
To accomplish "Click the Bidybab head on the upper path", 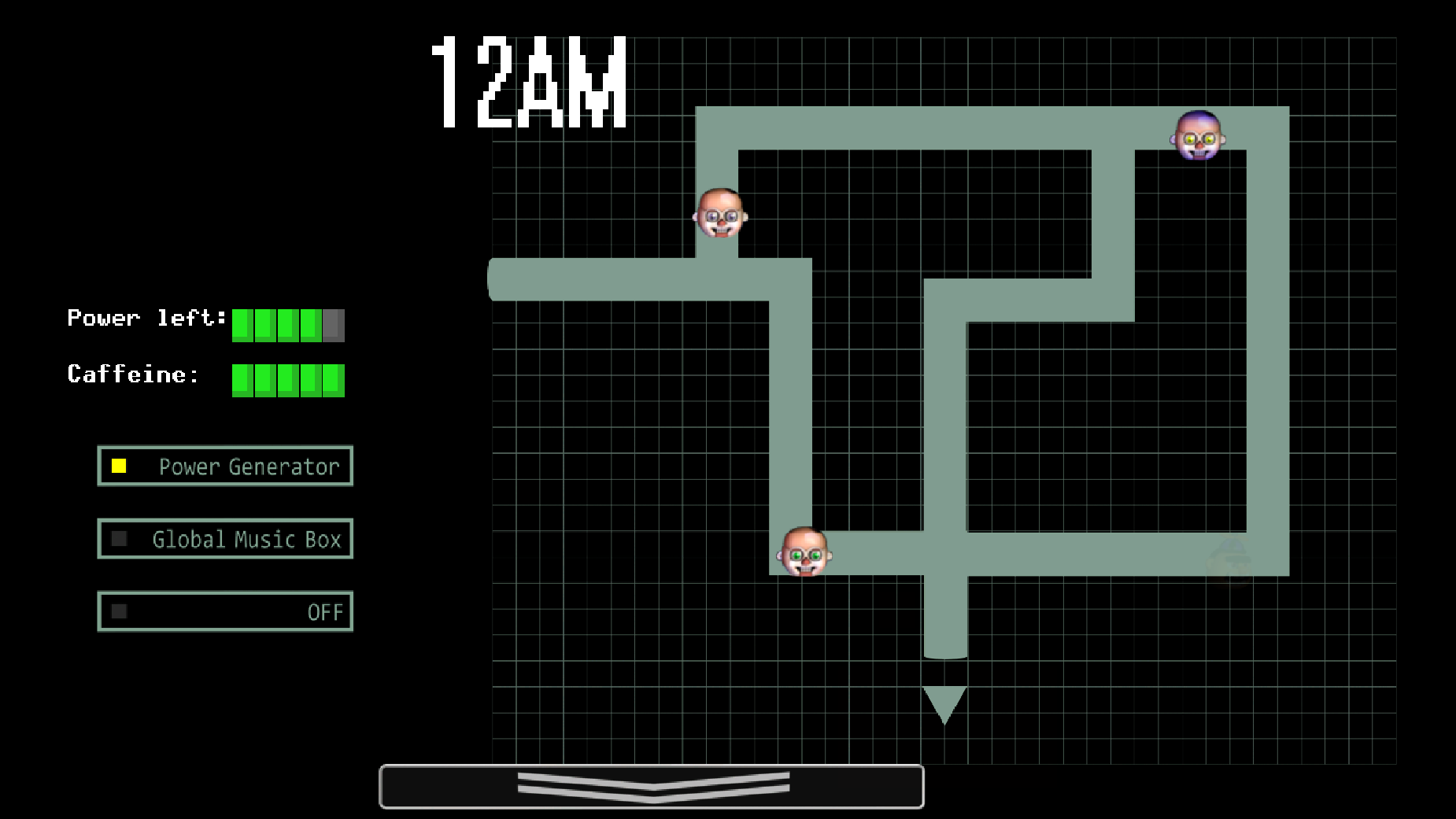I will 719,214.
